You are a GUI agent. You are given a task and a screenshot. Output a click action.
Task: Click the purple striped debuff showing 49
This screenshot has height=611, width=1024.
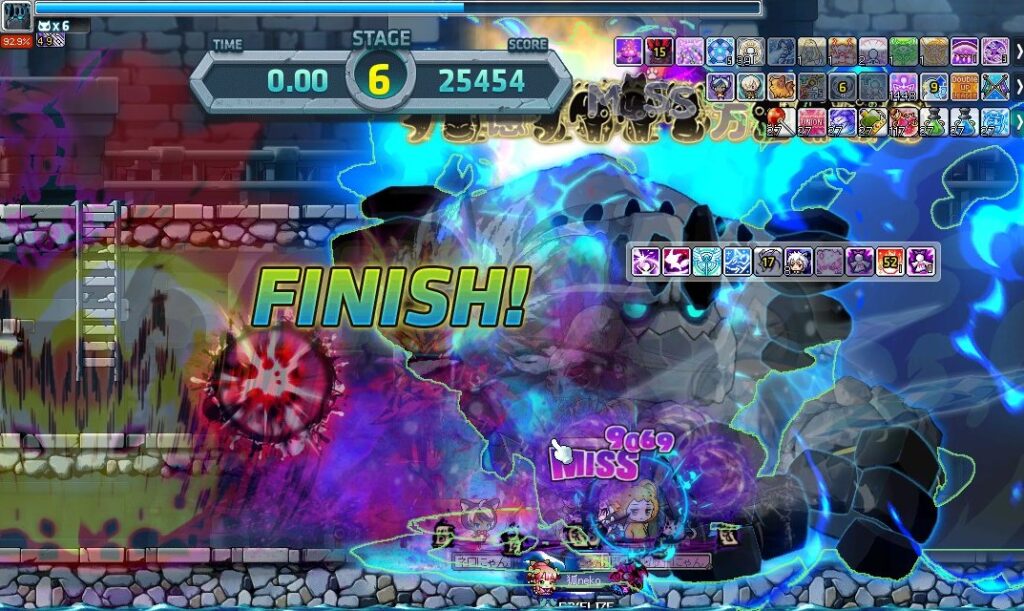click(x=51, y=40)
